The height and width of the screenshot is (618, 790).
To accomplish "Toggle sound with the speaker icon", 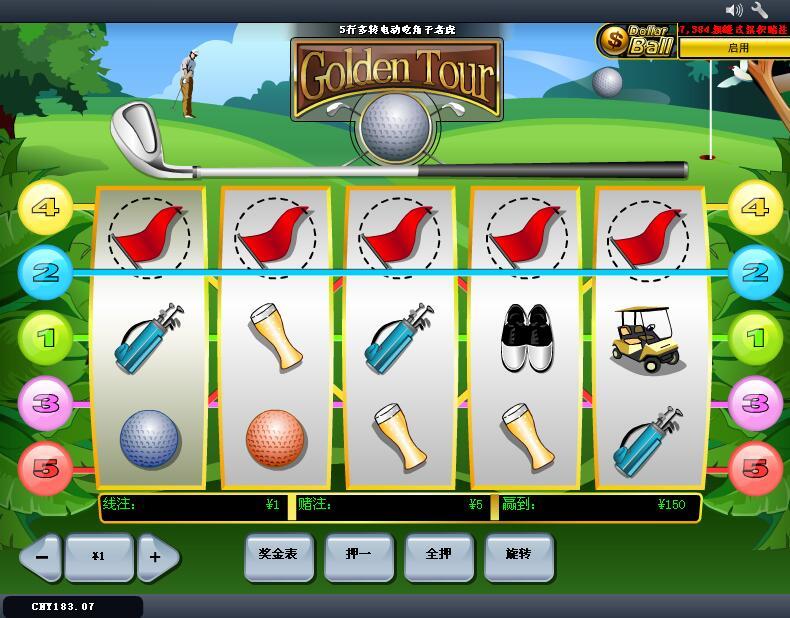I will [x=734, y=10].
